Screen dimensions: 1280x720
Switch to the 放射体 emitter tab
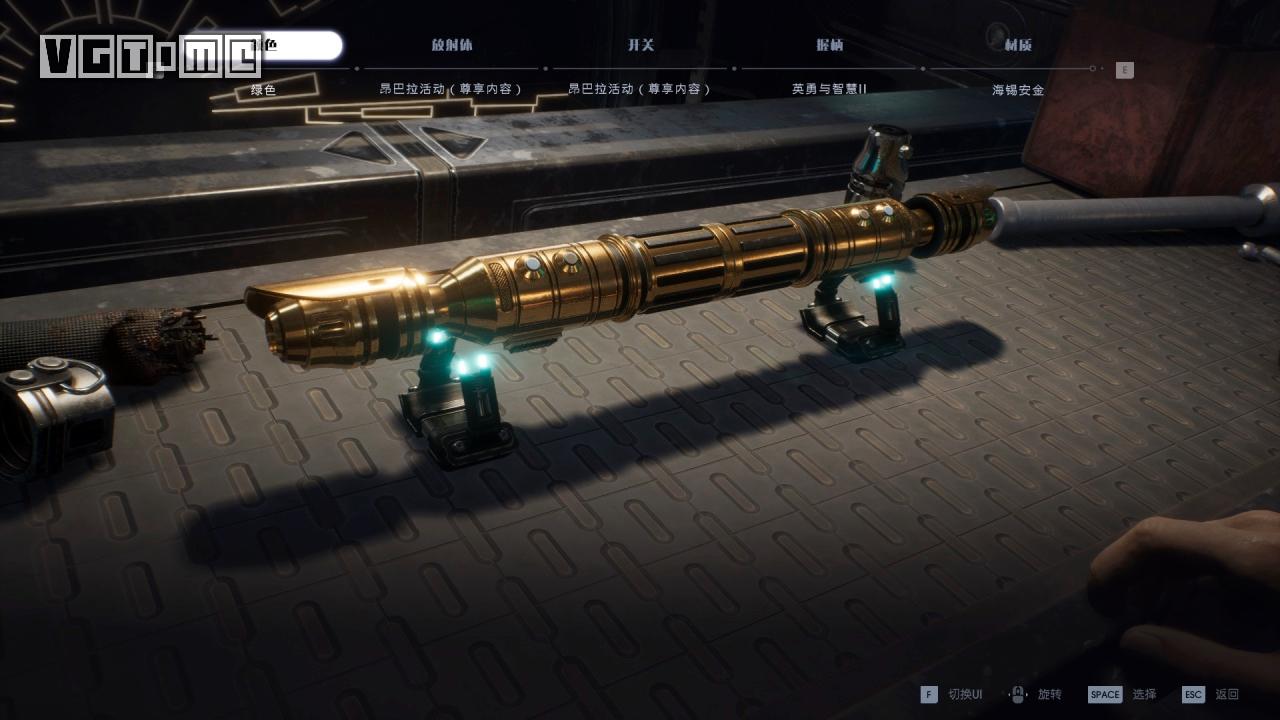452,45
